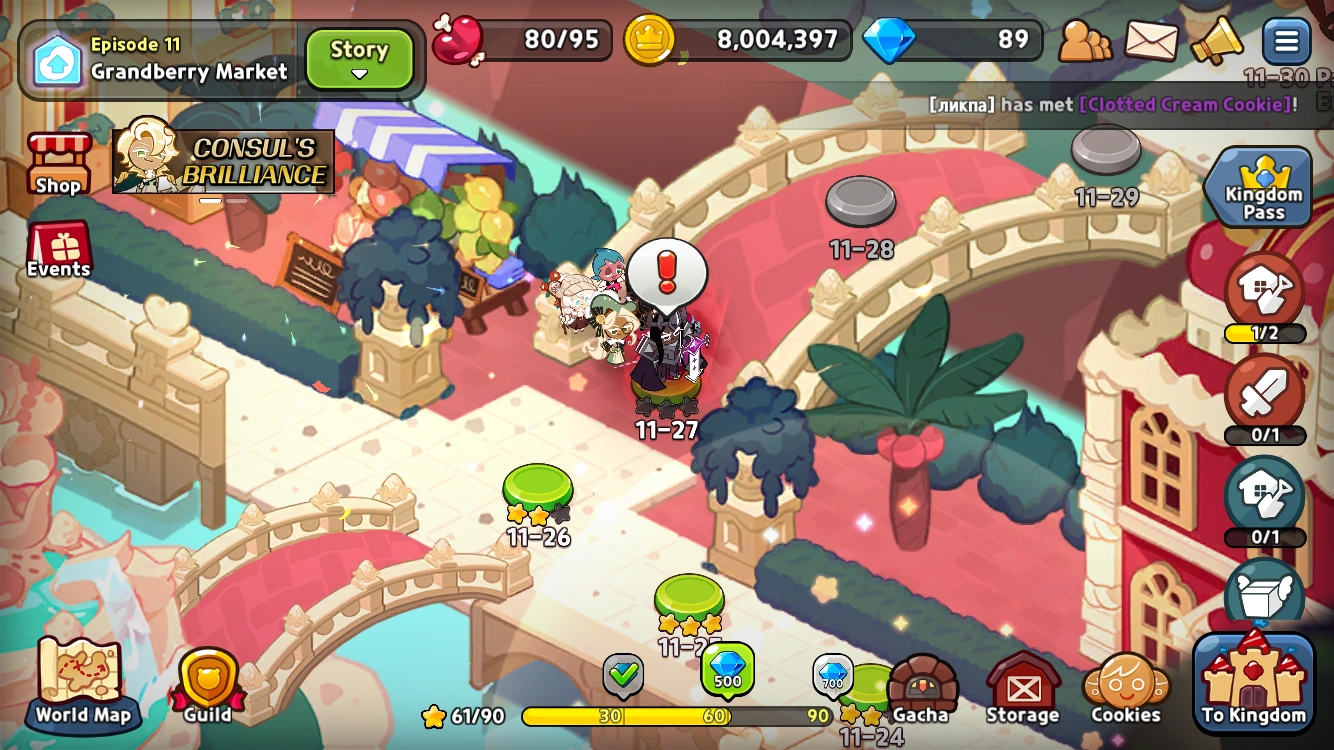The image size is (1334, 750).
Task: Open the Guild screen
Action: tap(205, 680)
